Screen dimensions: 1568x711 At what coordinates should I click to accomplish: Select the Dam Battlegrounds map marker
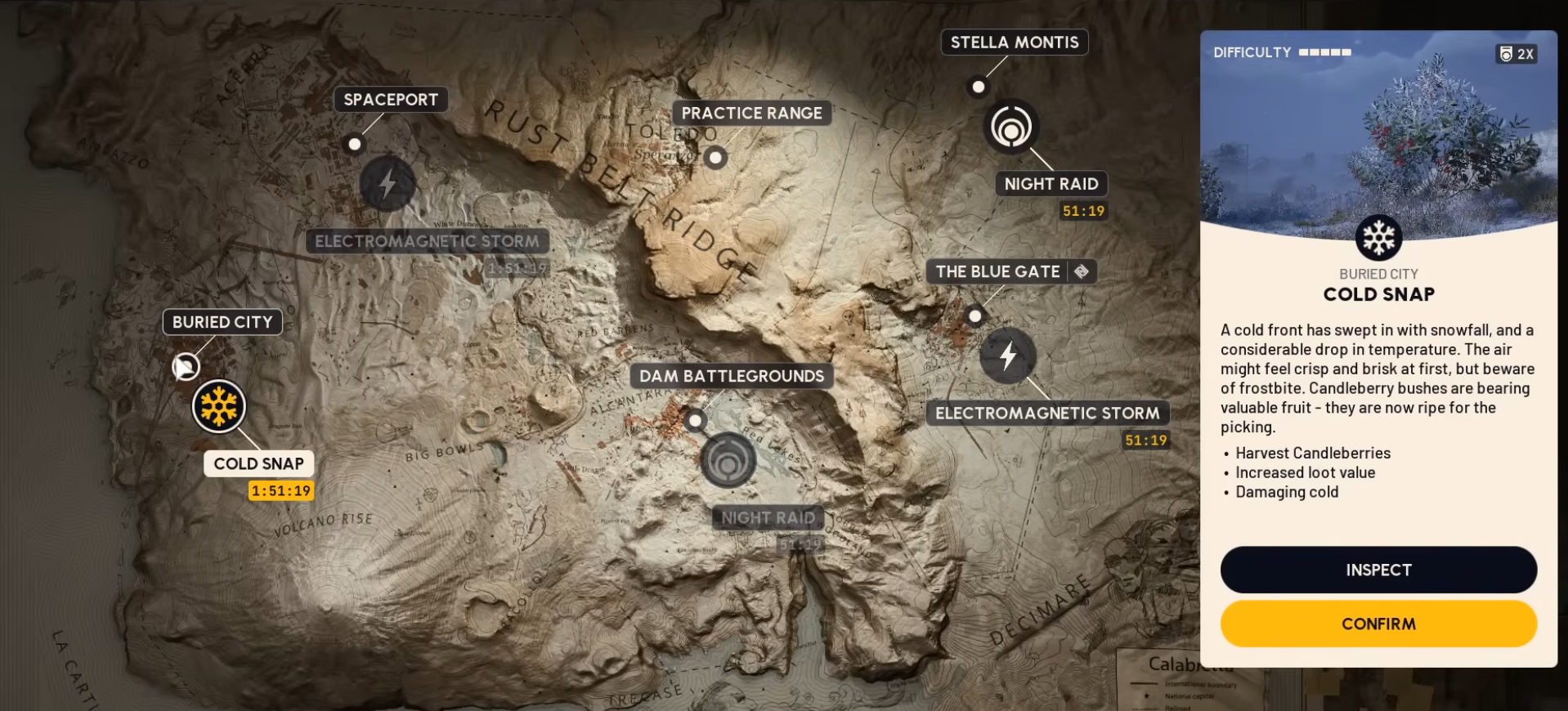tap(695, 420)
